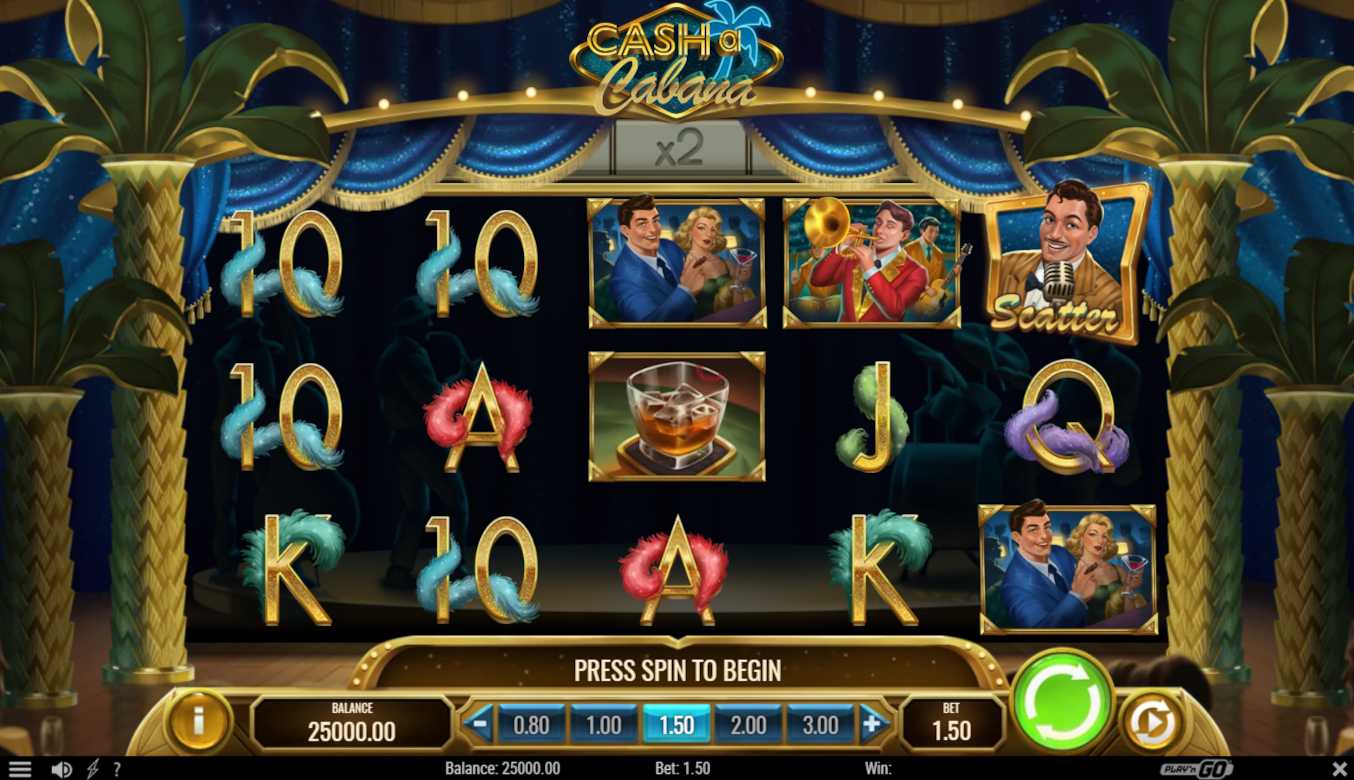
Task: Open the question mark help
Action: point(117,769)
